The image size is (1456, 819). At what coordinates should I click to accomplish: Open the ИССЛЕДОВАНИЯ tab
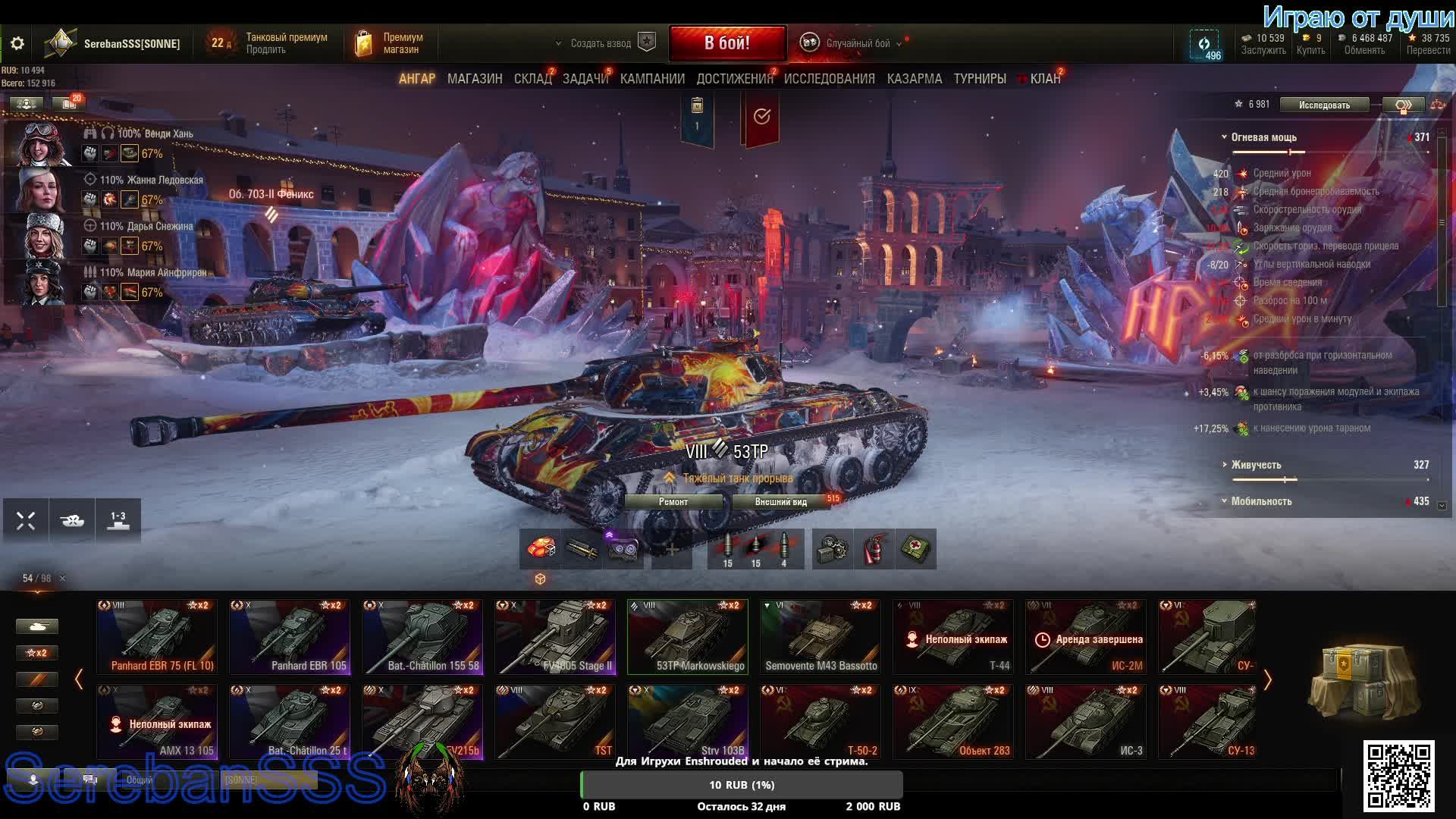coord(829,79)
